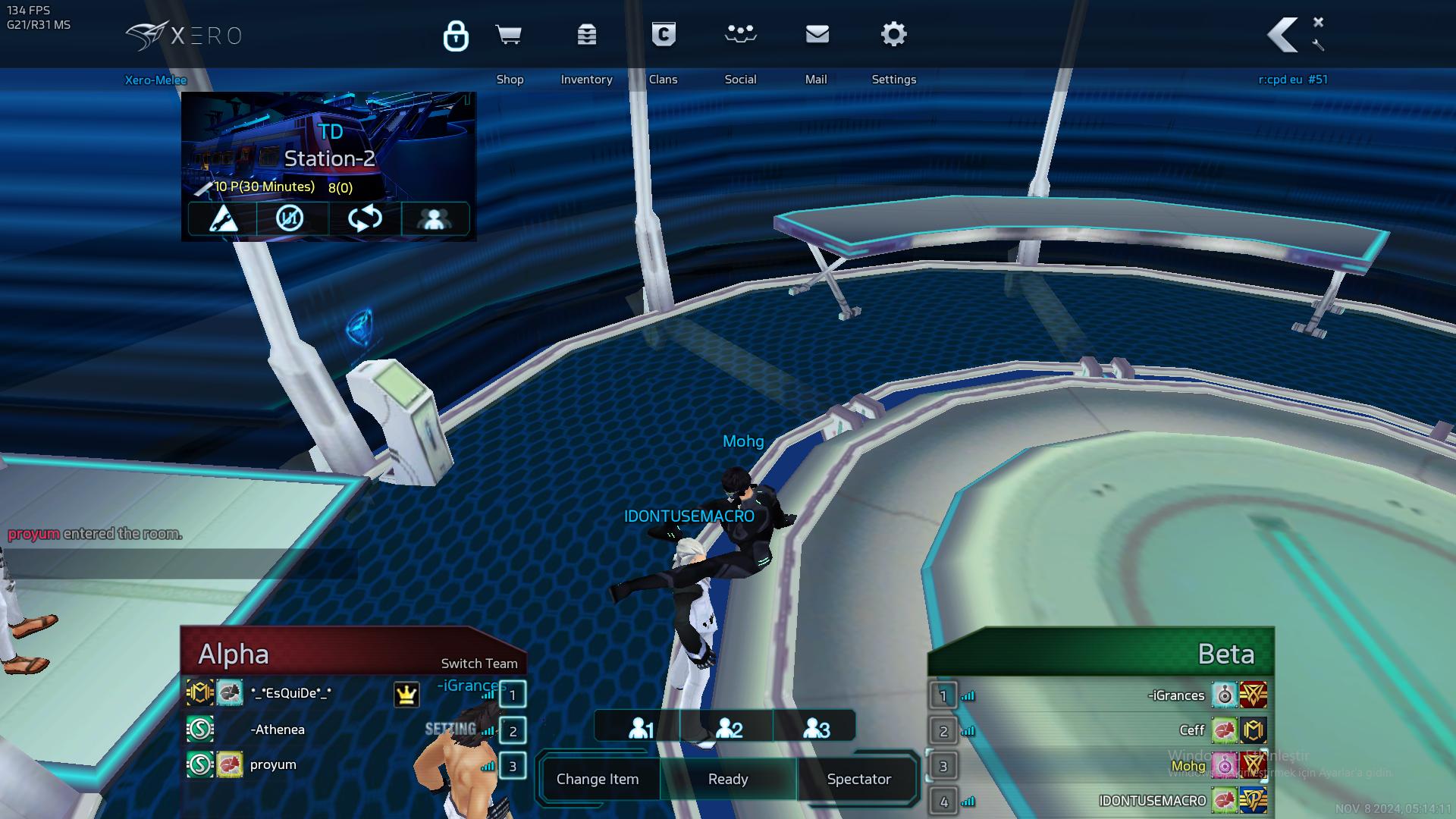Screen dimensions: 1456x819
Task: Switch to Spectator mode
Action: tap(858, 779)
